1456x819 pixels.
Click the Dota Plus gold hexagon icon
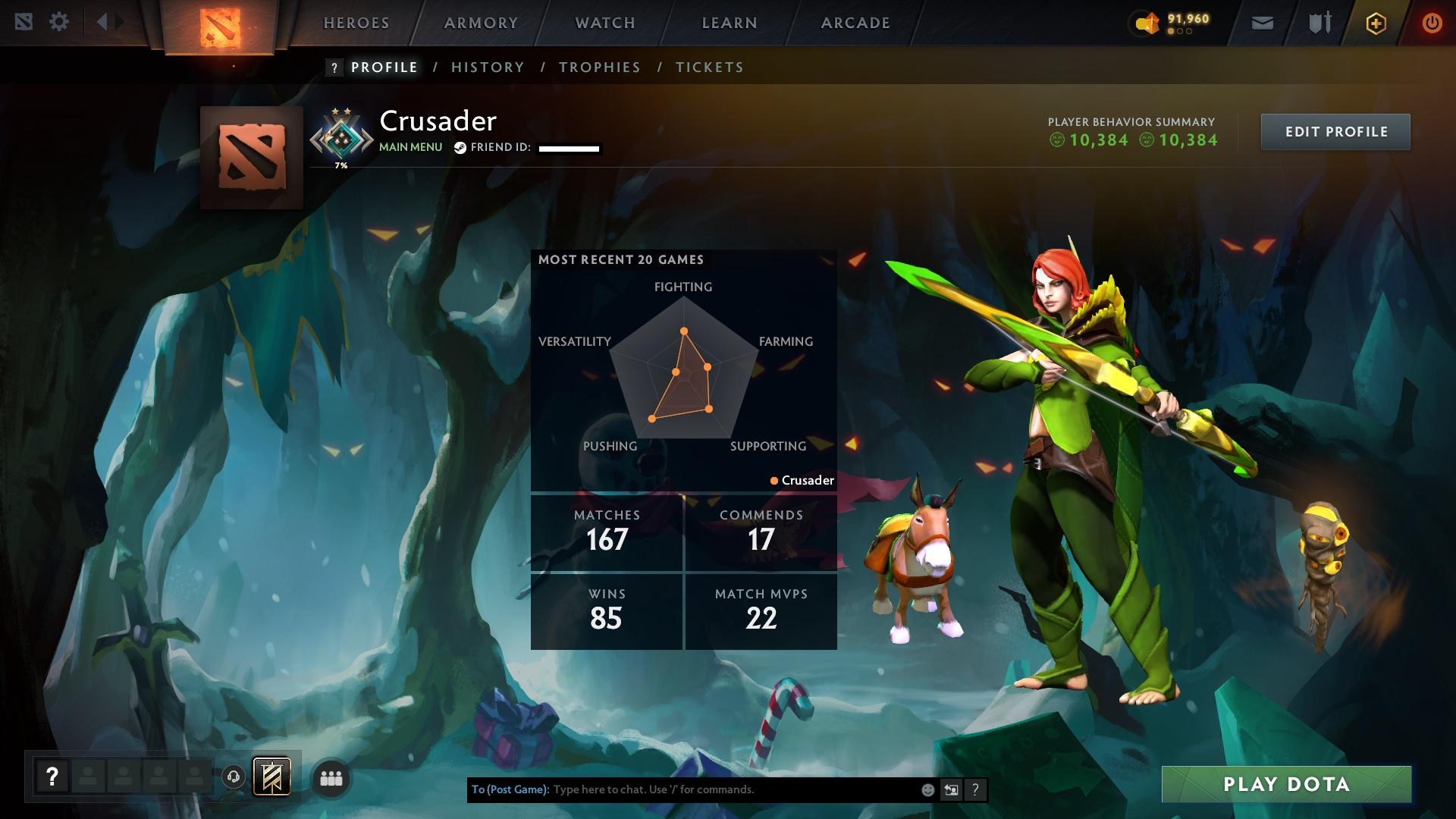[1376, 24]
